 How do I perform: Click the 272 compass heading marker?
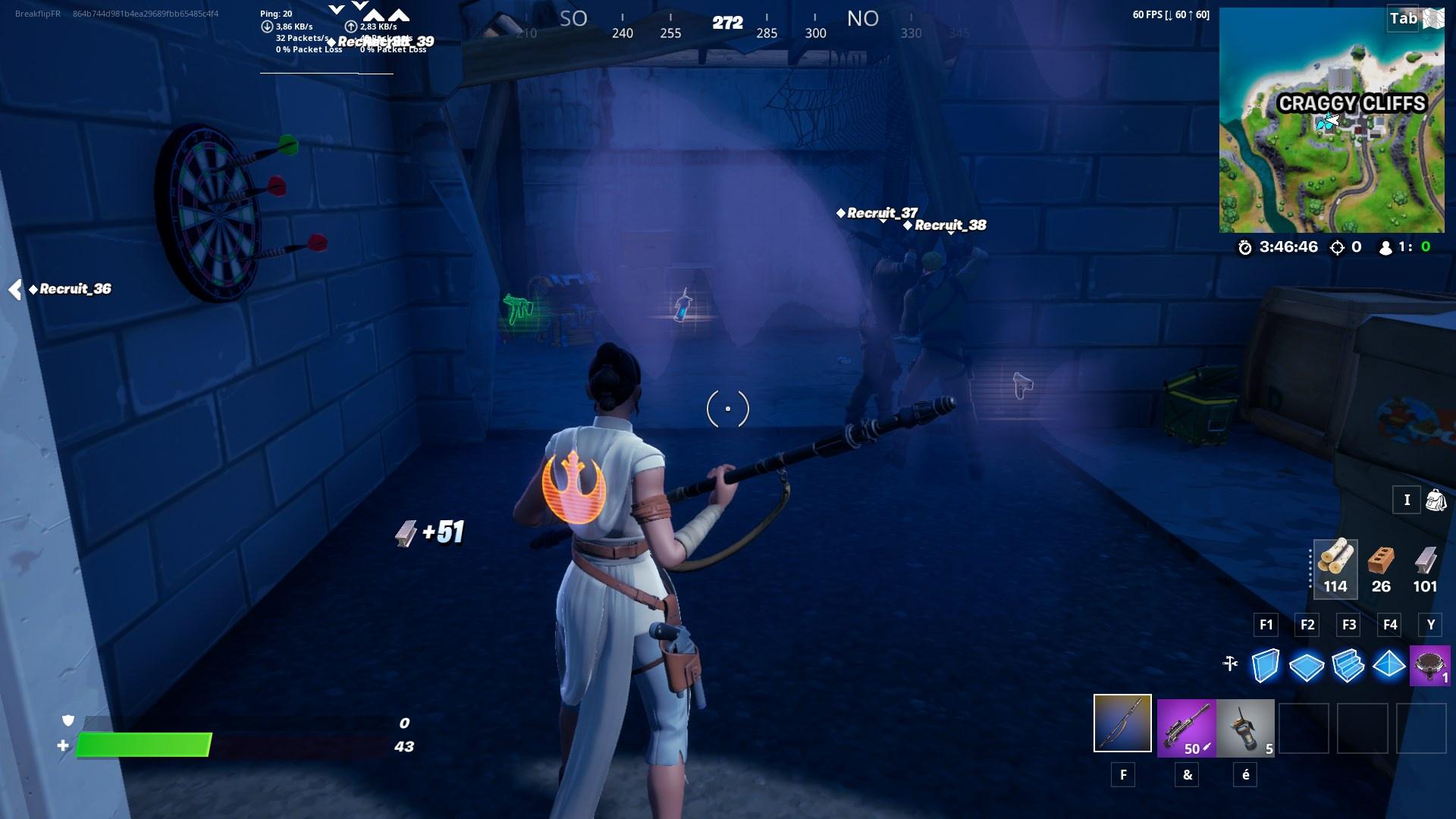coord(726,24)
